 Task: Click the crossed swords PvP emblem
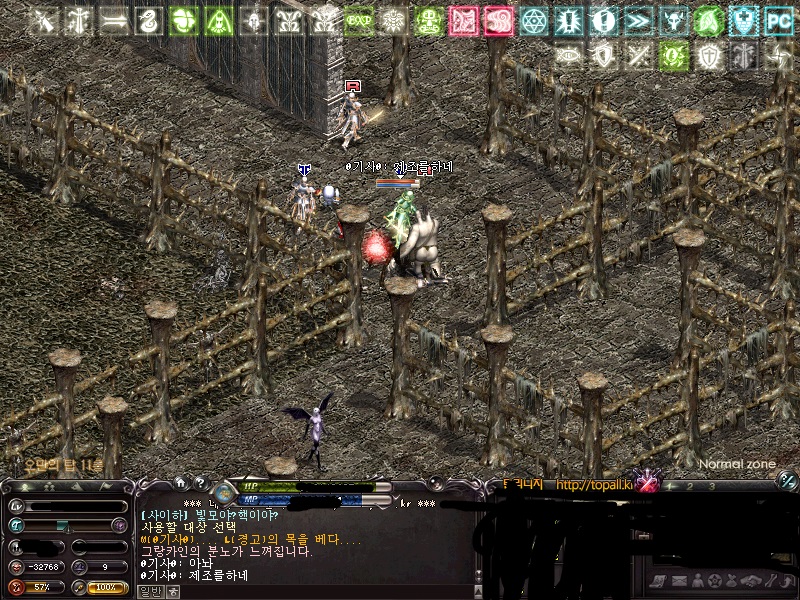(x=649, y=484)
